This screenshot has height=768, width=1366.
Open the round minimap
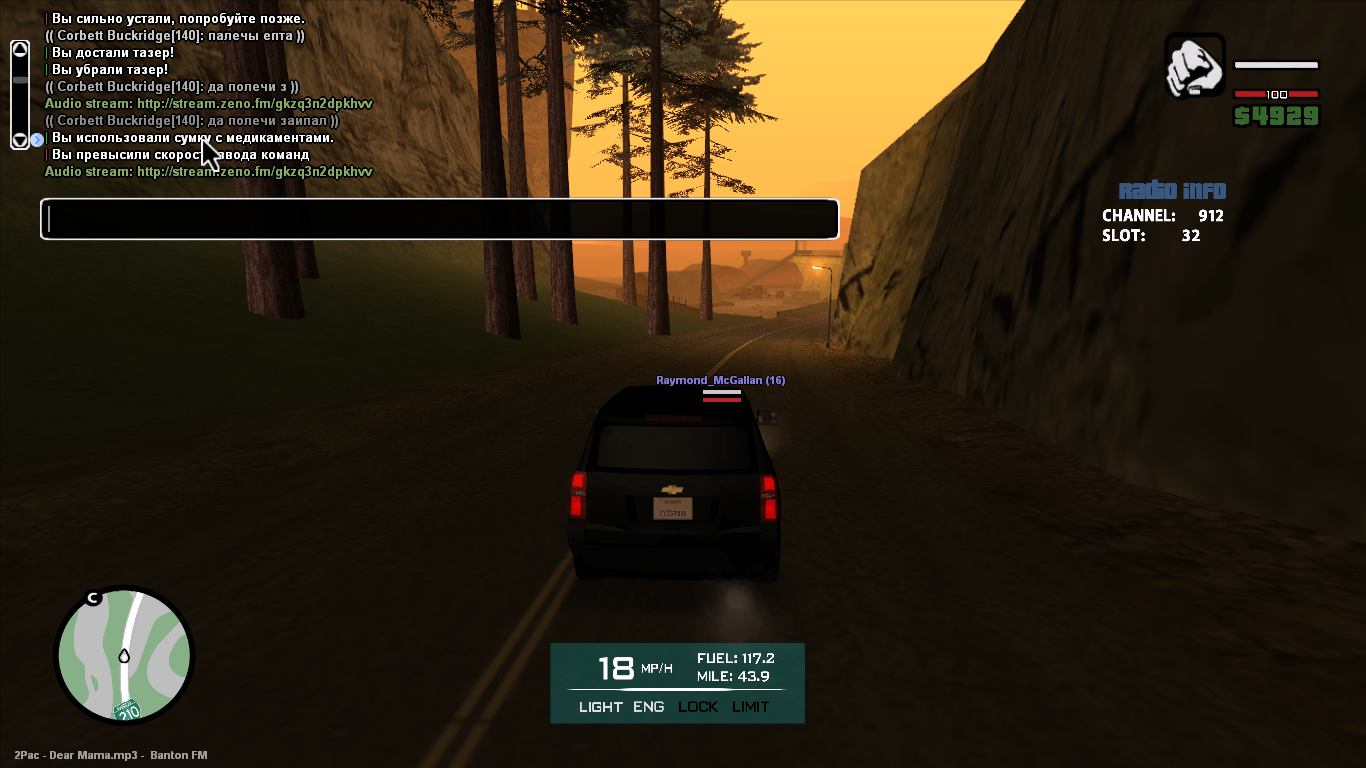pyautogui.click(x=123, y=655)
